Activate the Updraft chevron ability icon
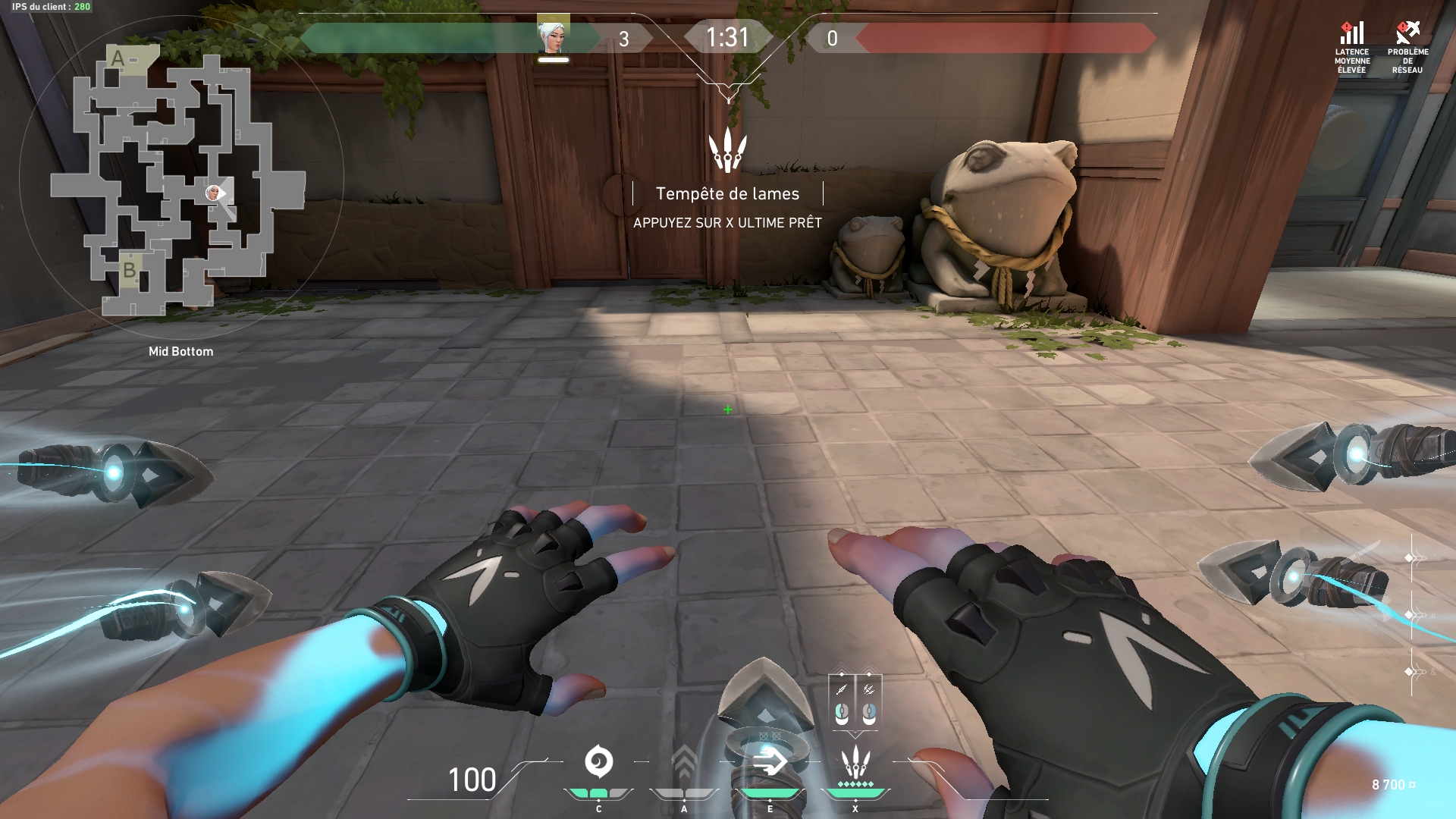1456x819 pixels. click(x=684, y=762)
